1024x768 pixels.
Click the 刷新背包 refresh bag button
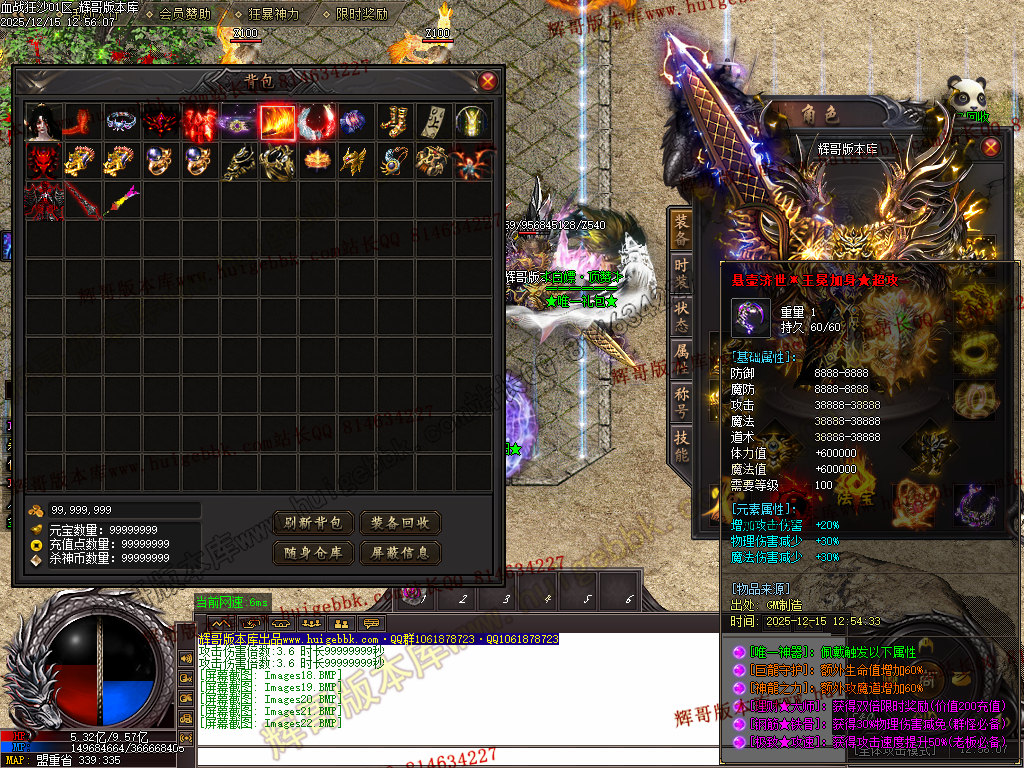pyautogui.click(x=315, y=523)
